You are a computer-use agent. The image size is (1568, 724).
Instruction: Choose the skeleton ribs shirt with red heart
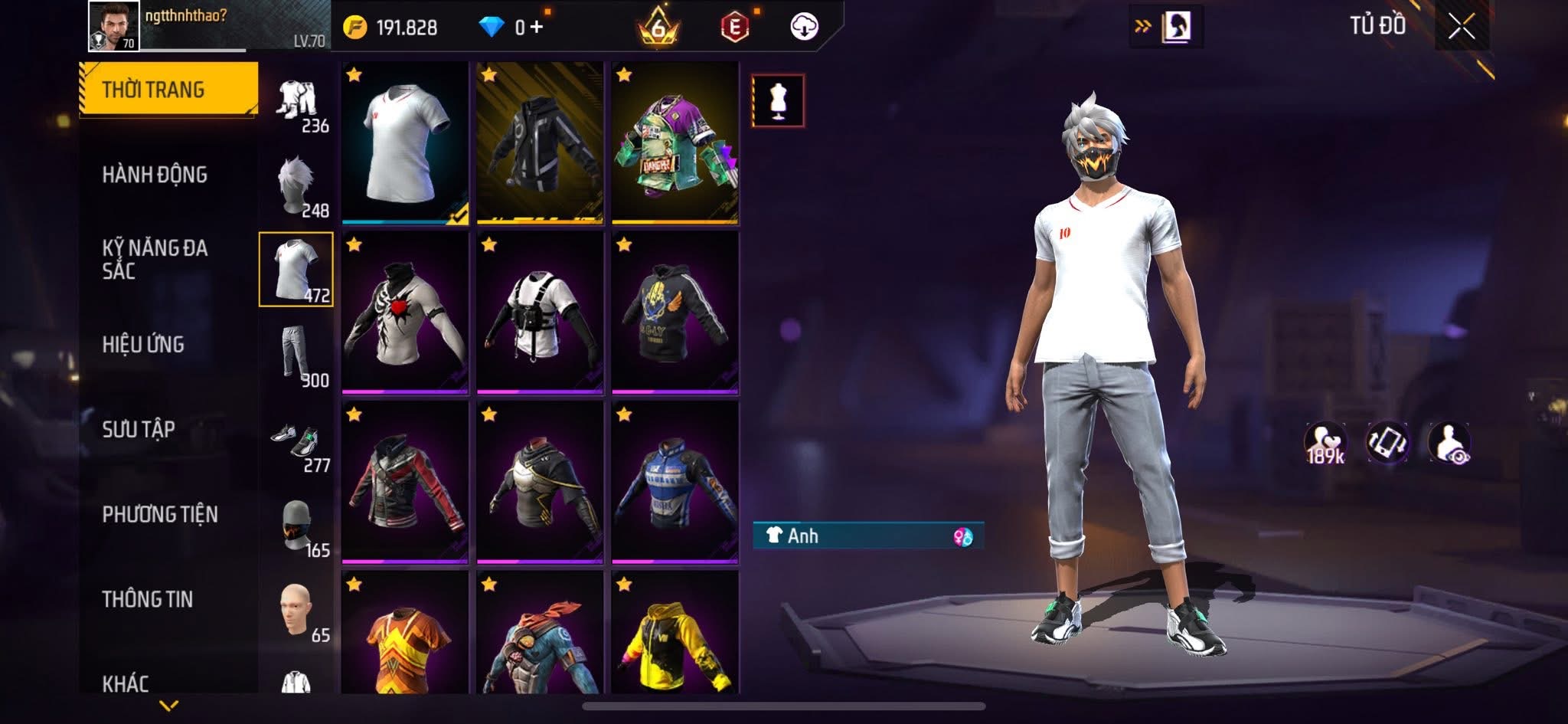405,313
